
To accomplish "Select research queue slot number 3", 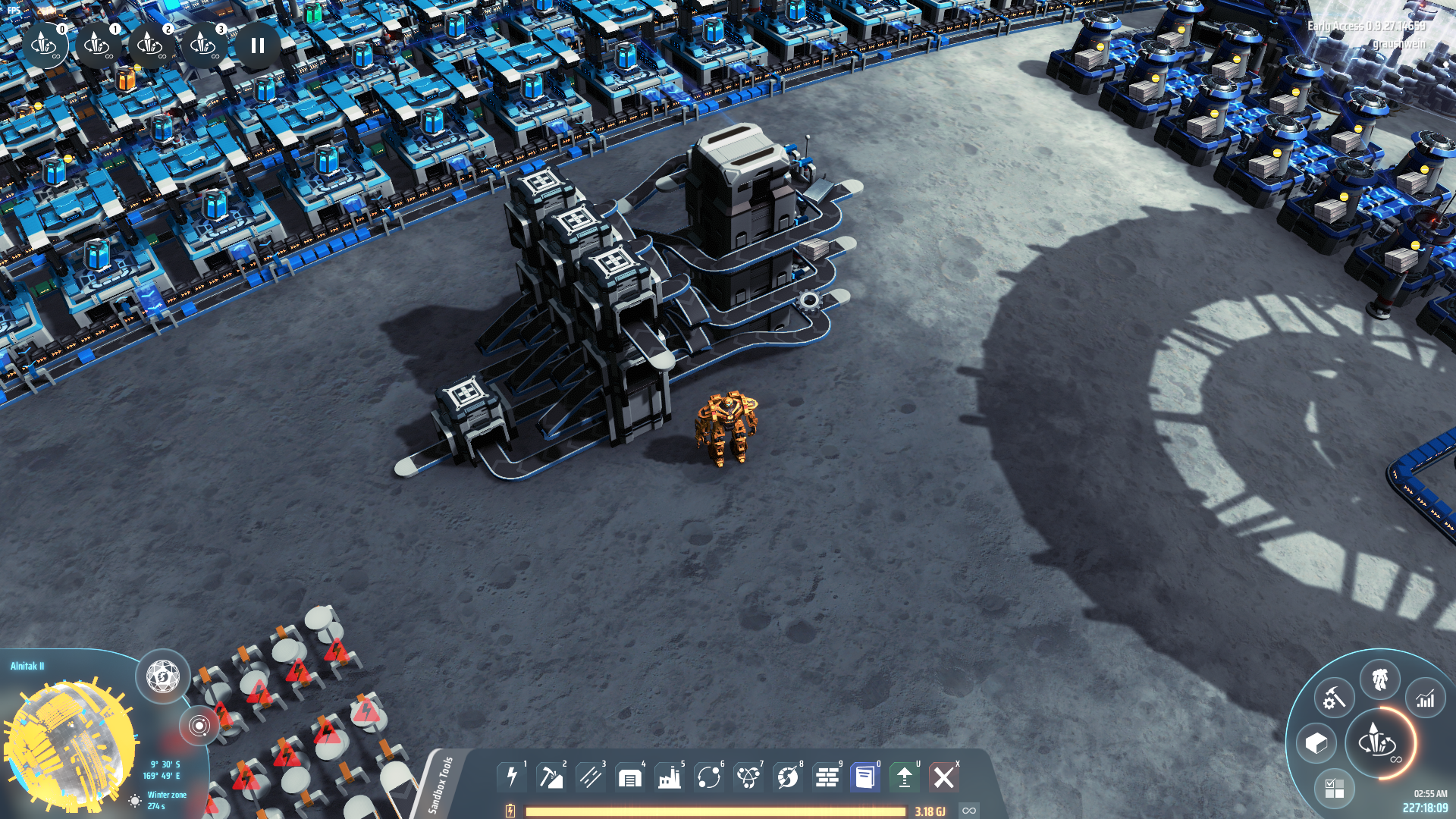I will 203,45.
